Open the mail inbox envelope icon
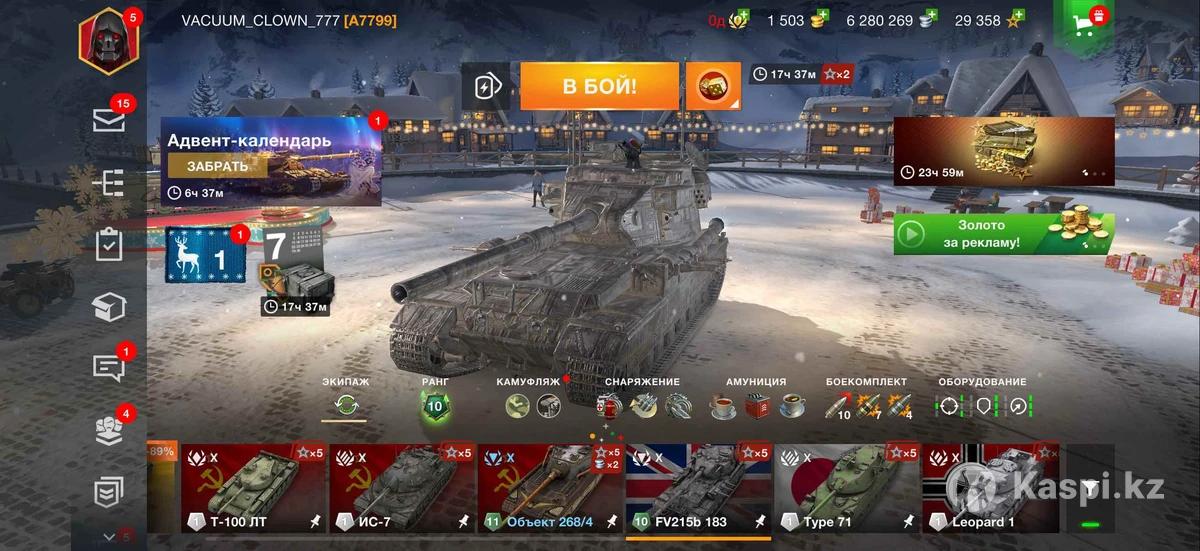 pyautogui.click(x=108, y=120)
